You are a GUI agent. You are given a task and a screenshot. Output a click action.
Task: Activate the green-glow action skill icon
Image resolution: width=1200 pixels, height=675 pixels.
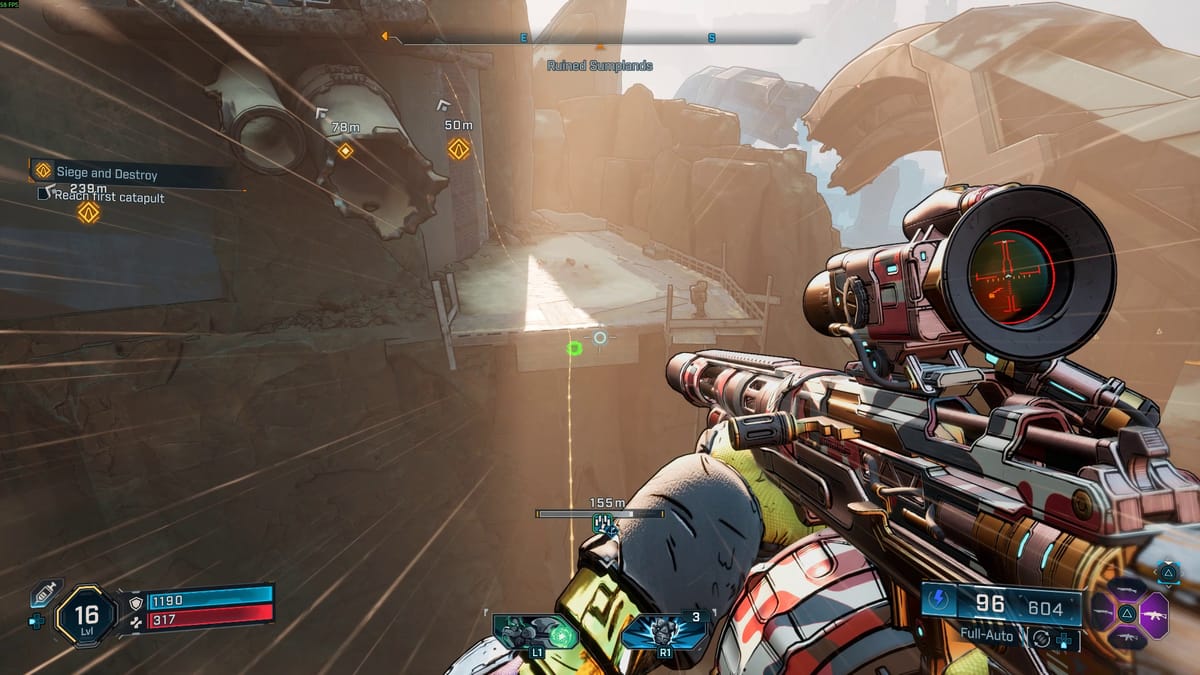point(537,634)
